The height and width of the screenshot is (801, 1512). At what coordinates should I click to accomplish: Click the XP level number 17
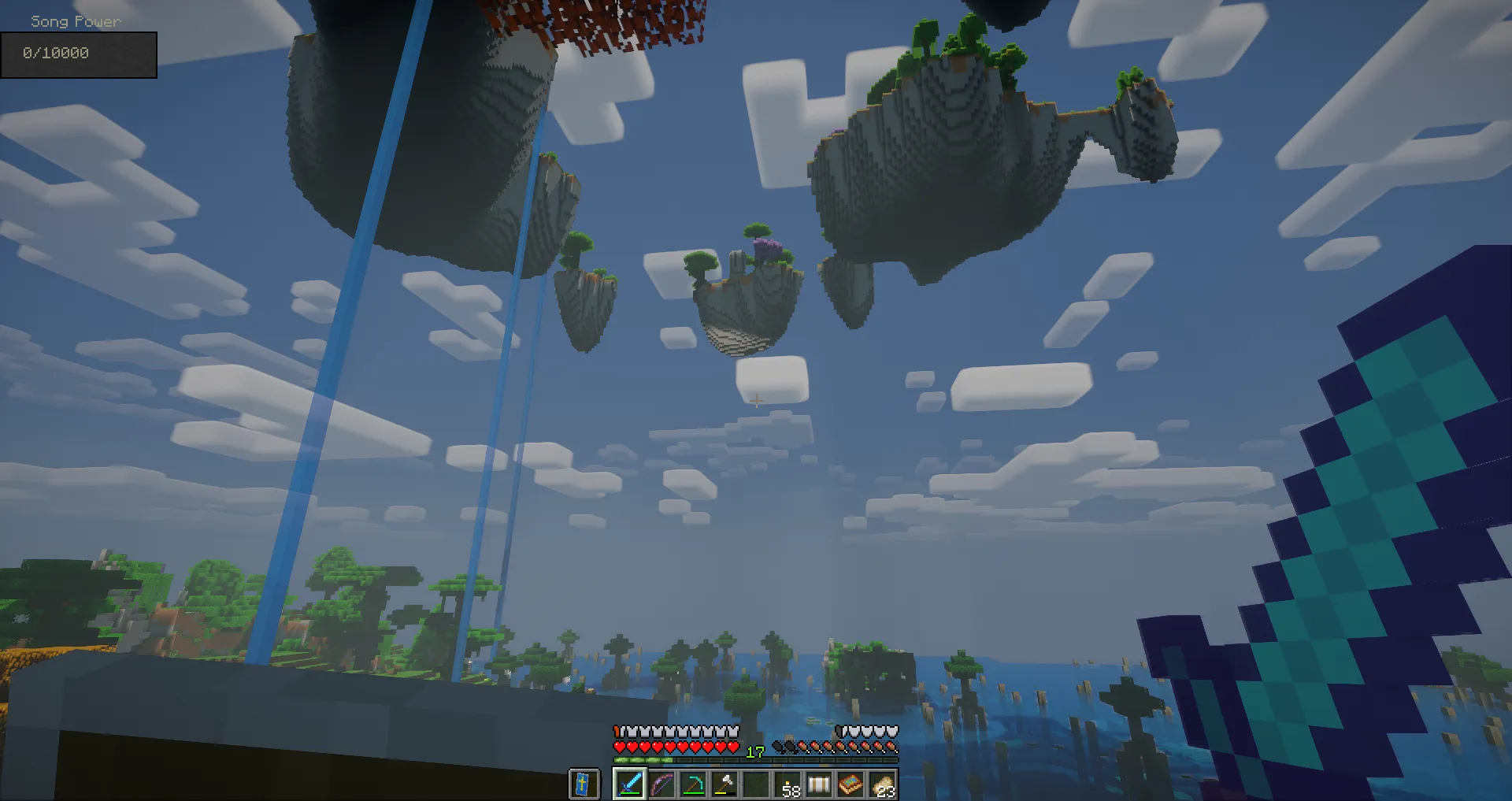tap(754, 752)
